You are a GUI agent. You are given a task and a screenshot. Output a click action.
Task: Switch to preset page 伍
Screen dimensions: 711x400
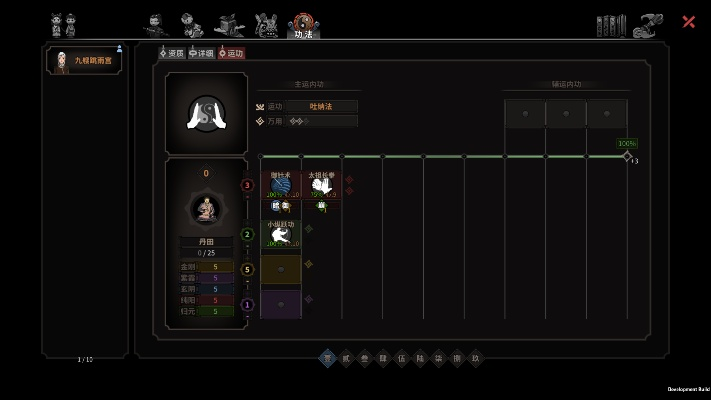pos(401,357)
